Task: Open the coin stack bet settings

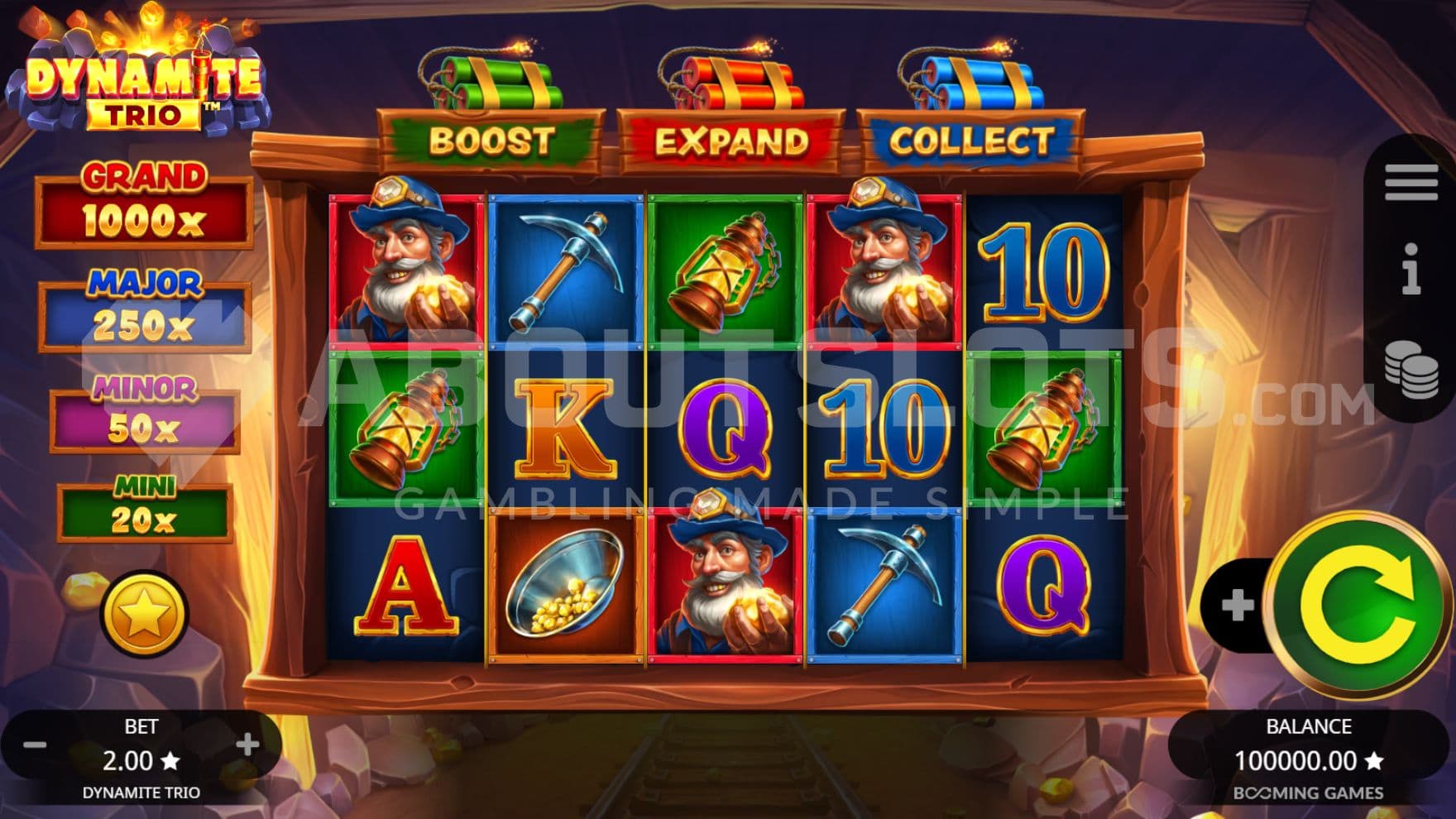Action: tap(1411, 369)
